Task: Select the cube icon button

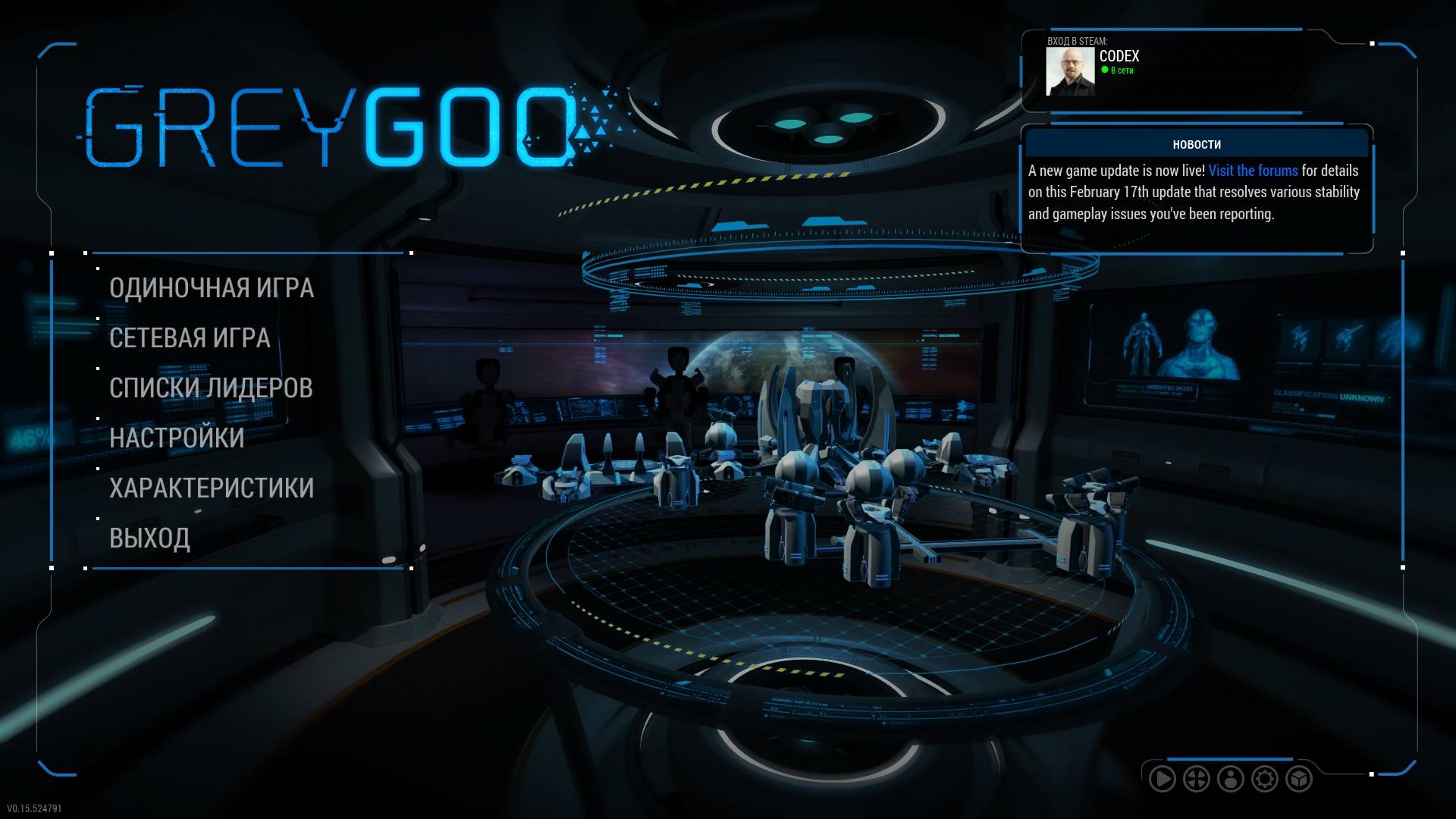Action: (x=1298, y=779)
